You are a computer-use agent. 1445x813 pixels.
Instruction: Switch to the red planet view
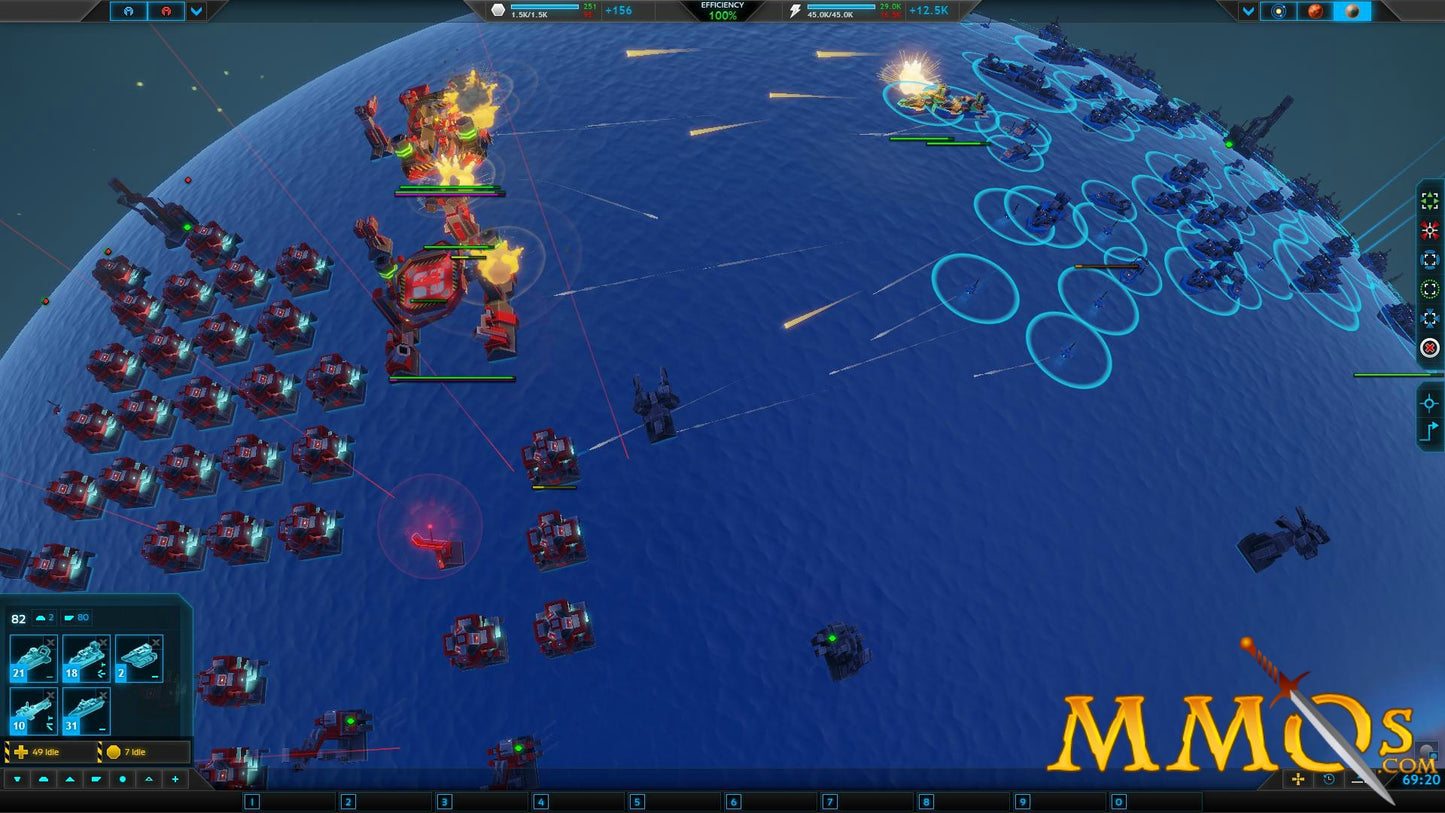coord(1316,11)
